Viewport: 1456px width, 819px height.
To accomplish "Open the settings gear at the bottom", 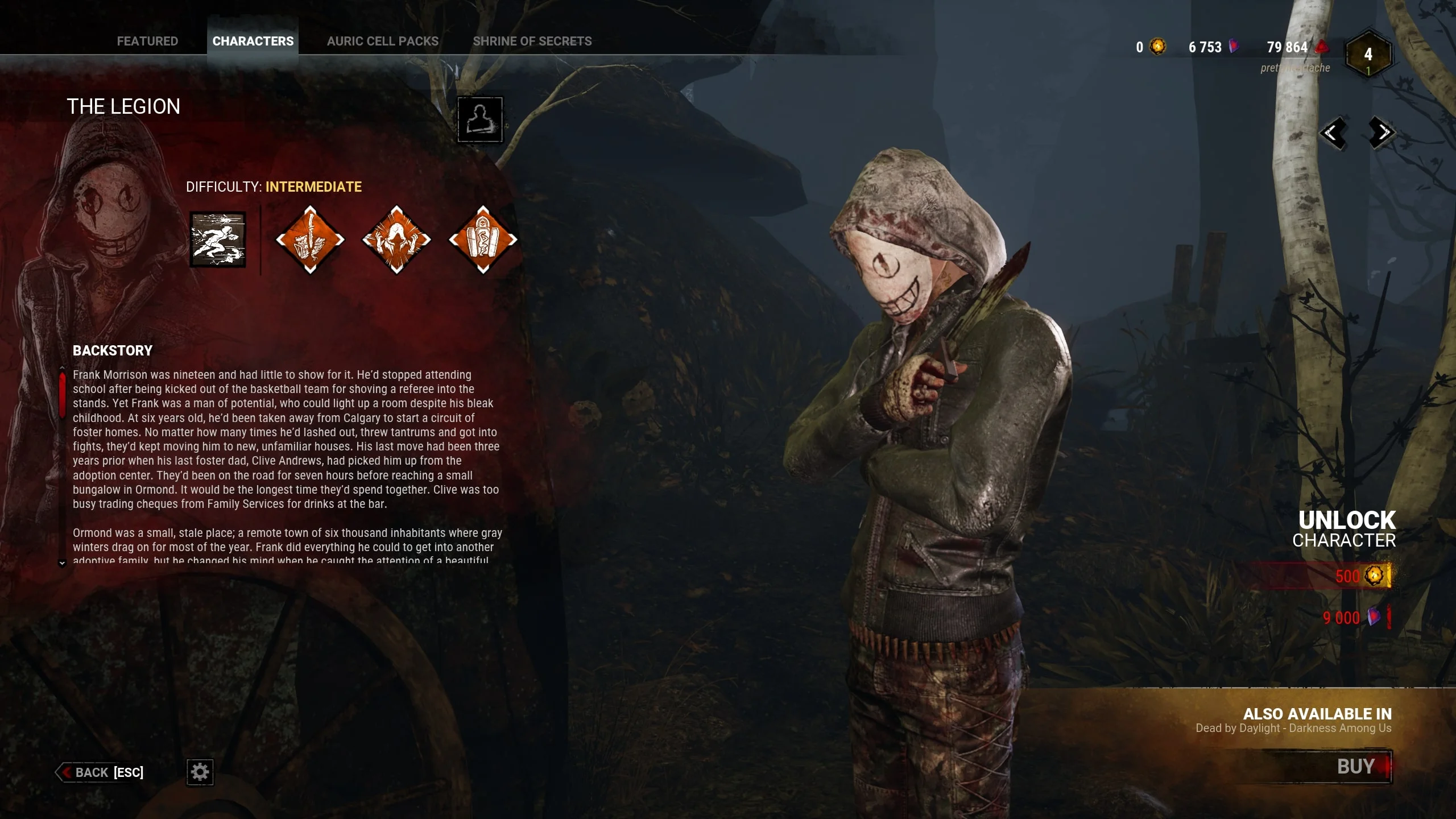I will pos(200,772).
